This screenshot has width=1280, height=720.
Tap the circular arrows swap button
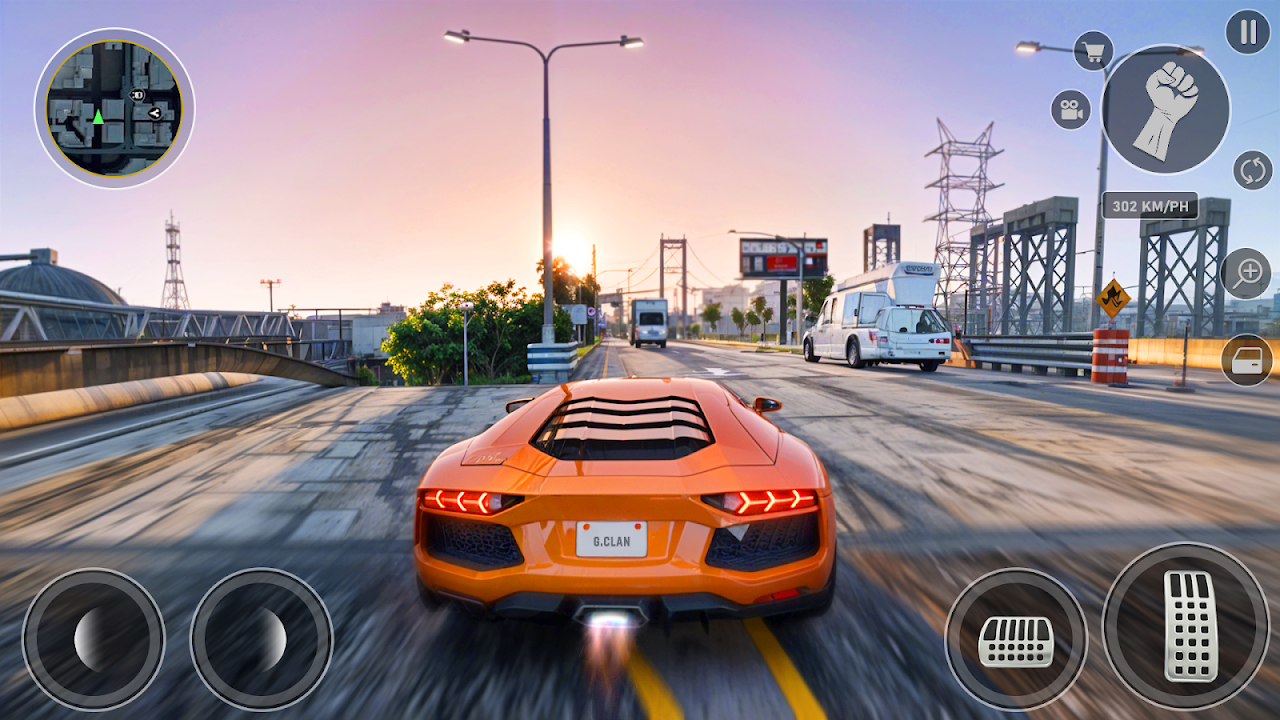(x=1252, y=170)
